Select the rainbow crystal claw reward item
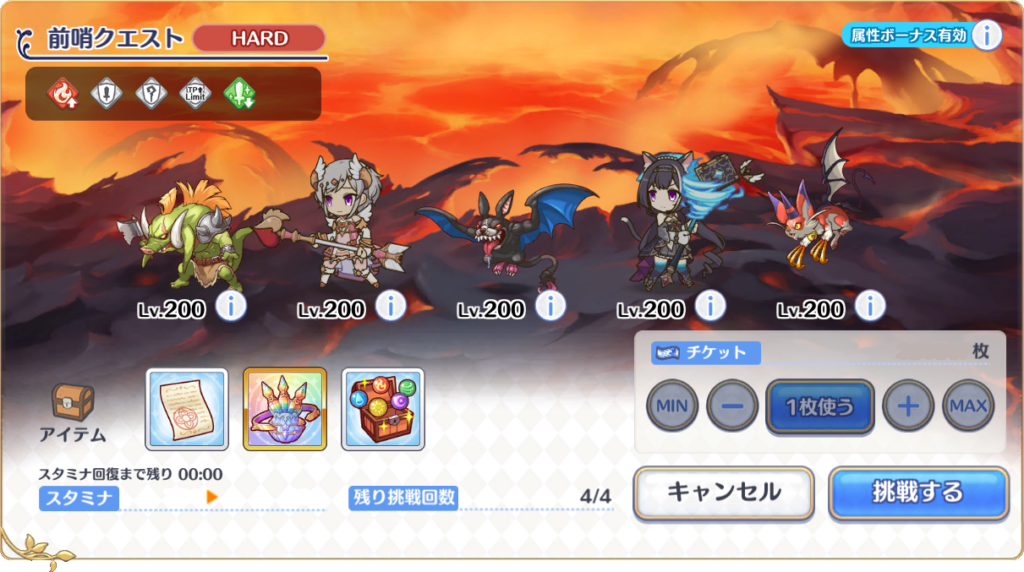 pos(285,409)
